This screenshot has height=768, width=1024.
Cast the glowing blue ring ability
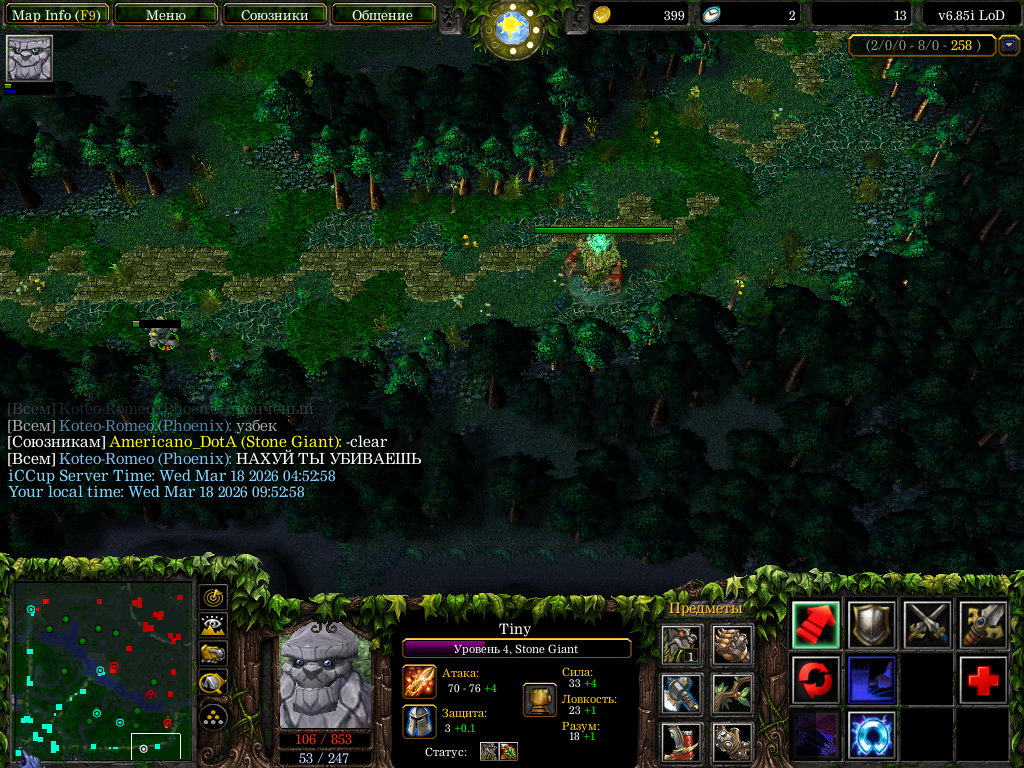[871, 735]
